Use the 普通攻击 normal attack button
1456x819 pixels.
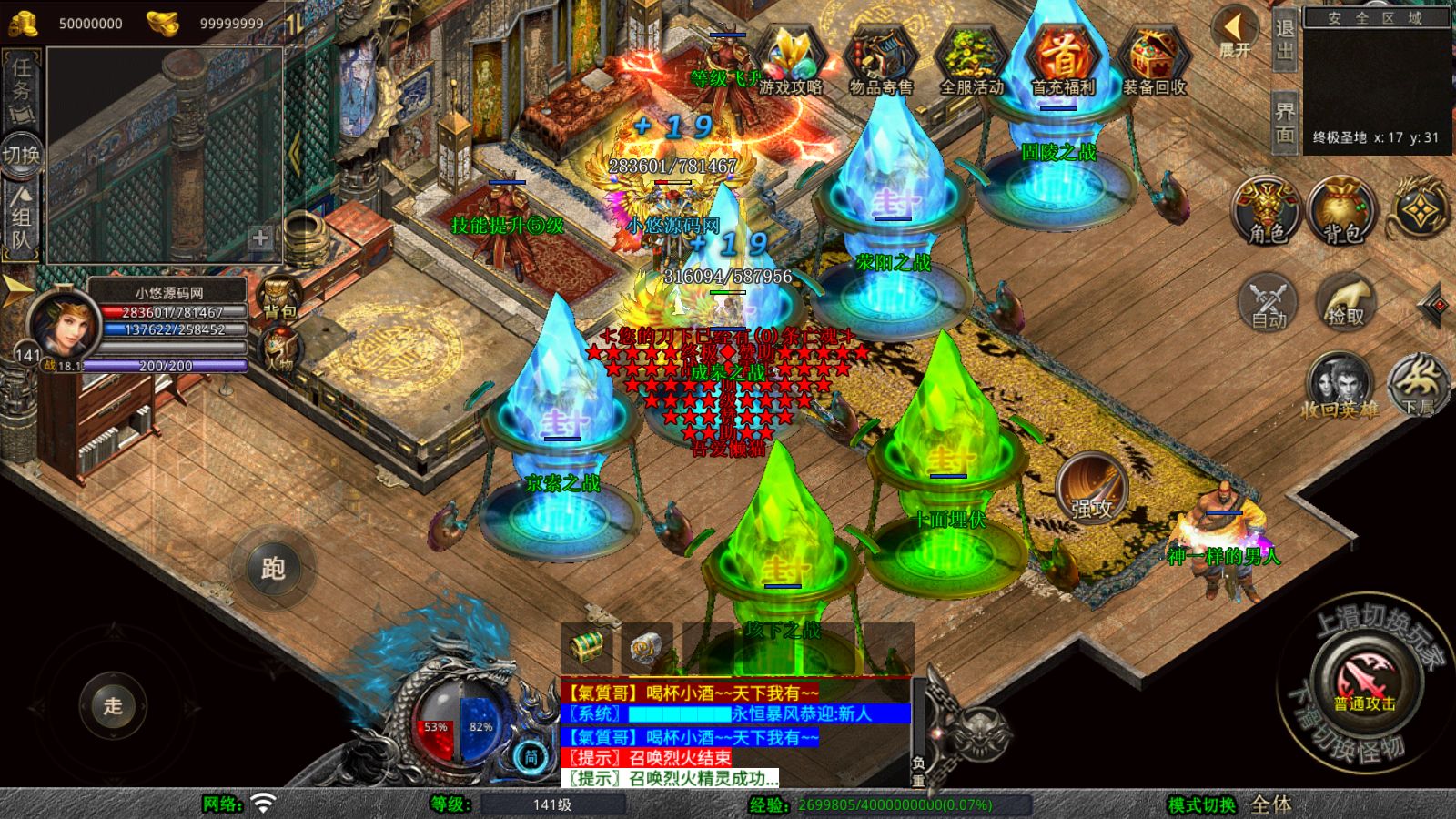1365,682
